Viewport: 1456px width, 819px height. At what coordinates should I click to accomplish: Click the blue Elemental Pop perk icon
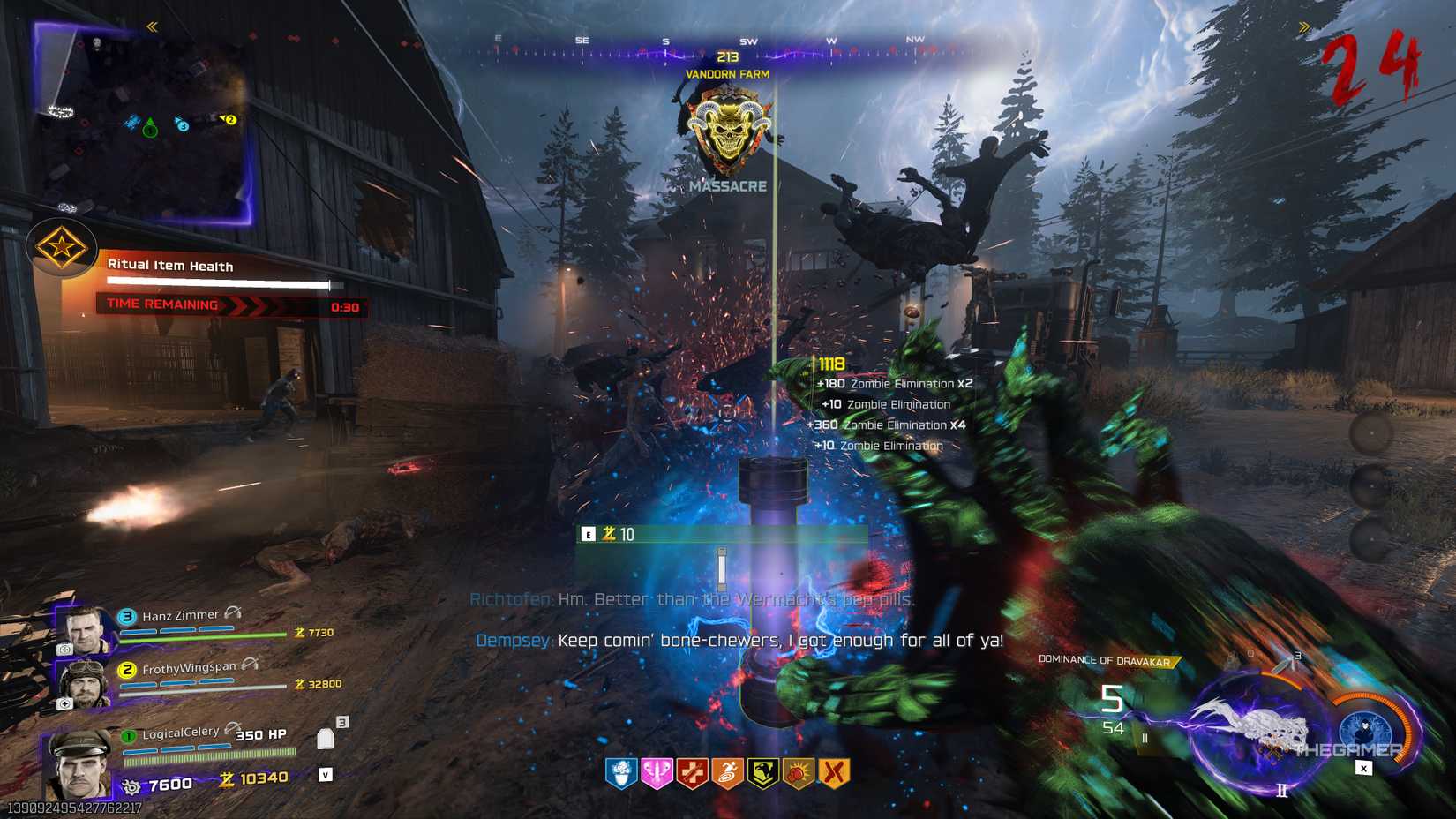click(x=620, y=773)
